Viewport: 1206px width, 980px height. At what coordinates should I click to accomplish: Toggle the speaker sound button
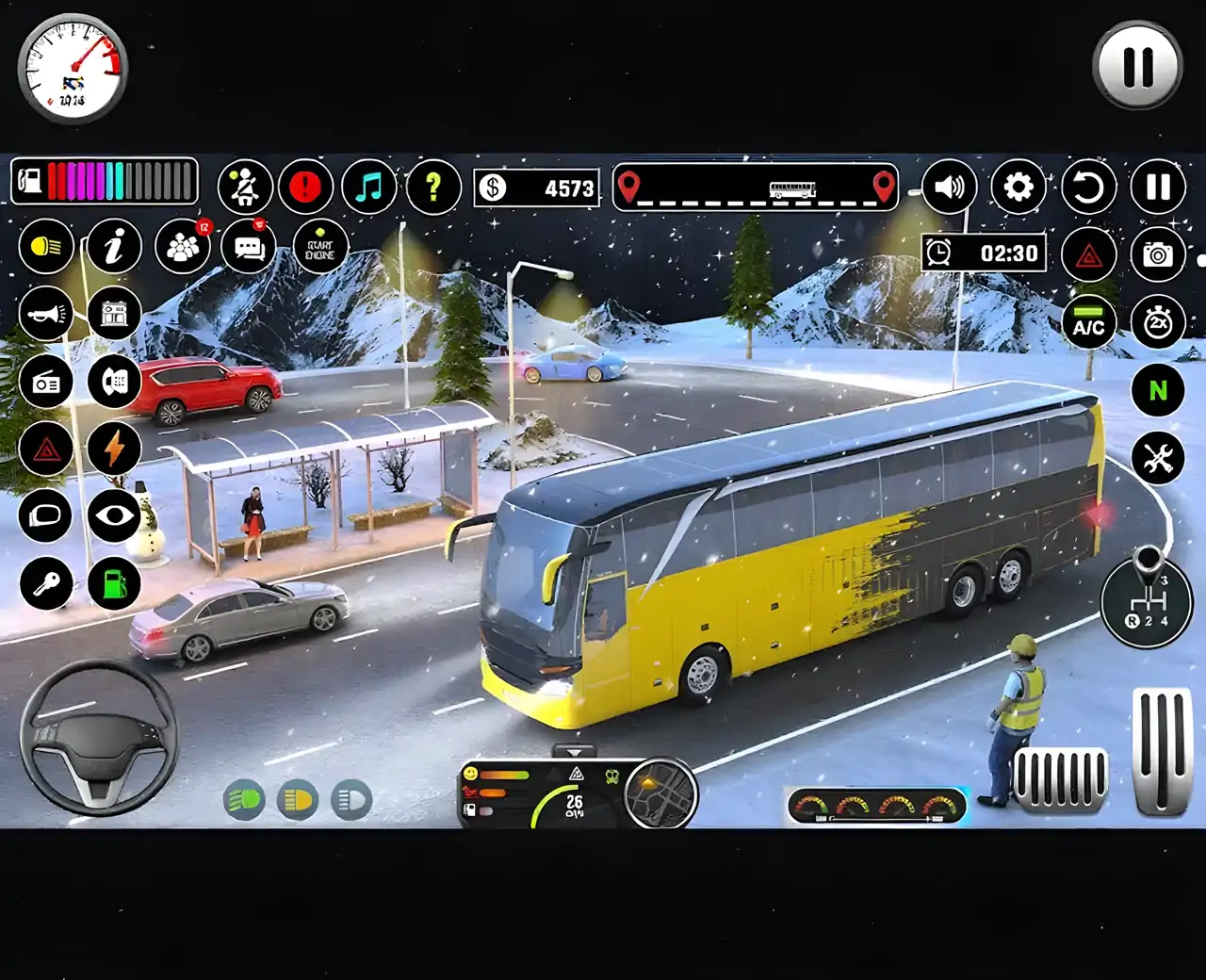949,187
